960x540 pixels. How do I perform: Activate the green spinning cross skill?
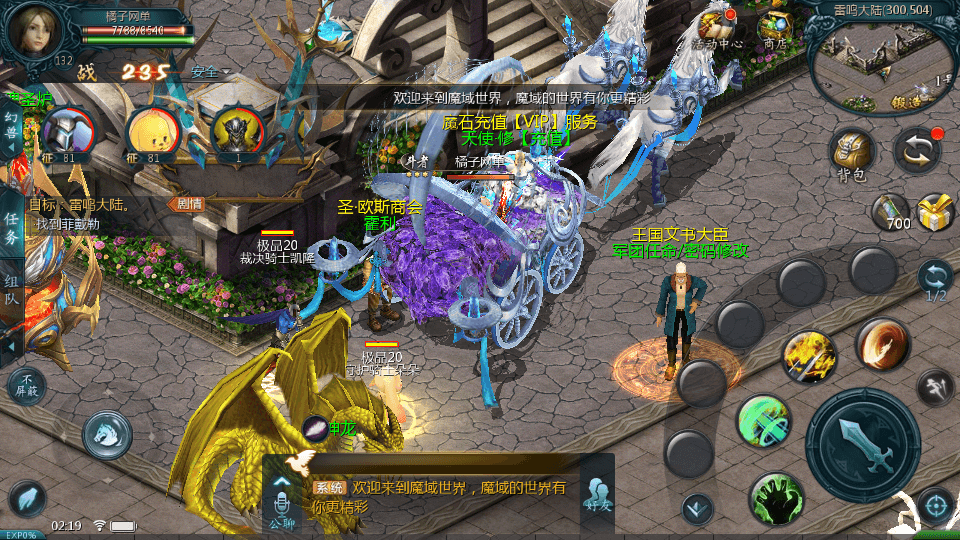pos(764,422)
